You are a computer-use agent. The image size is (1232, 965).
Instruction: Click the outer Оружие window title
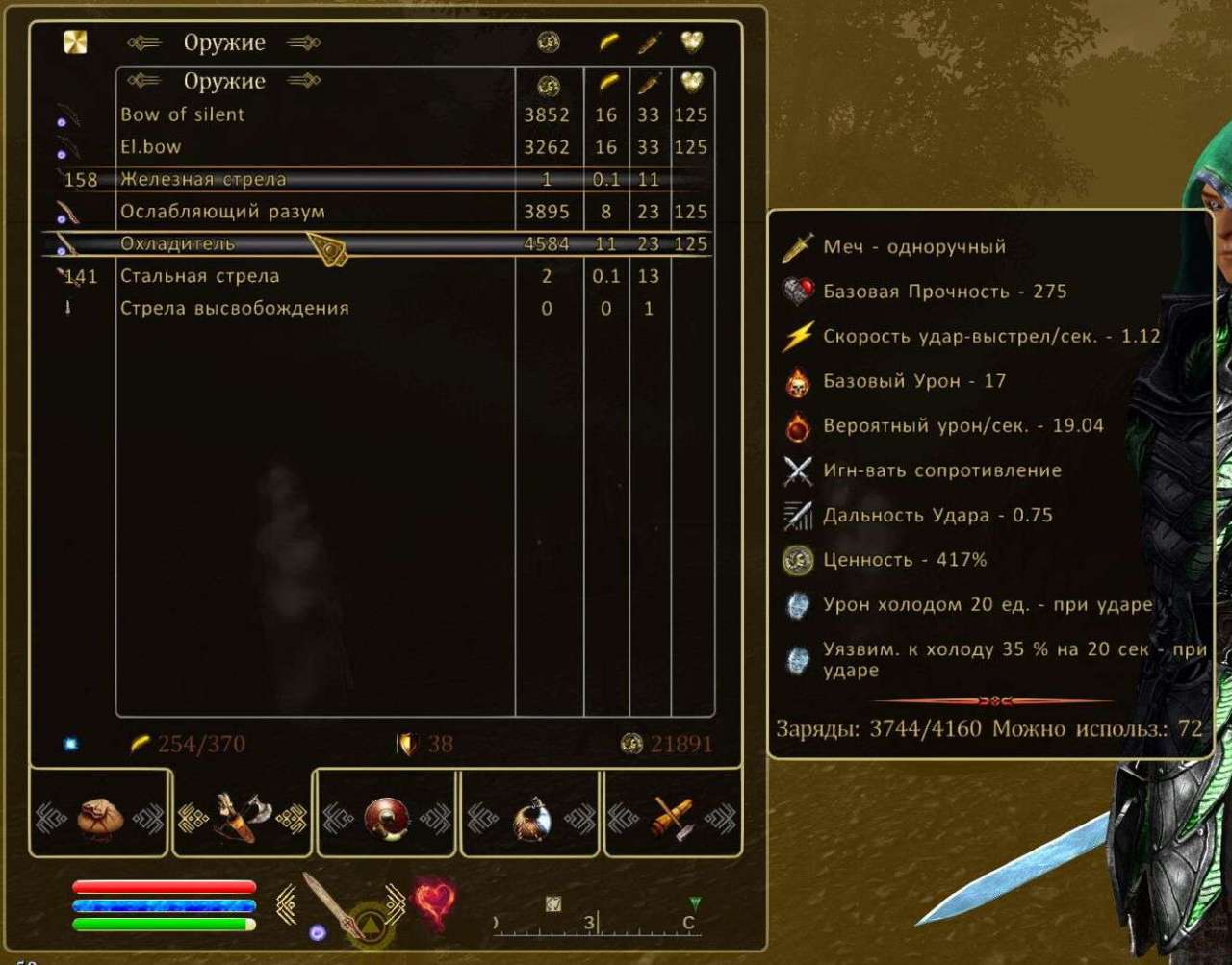[x=224, y=42]
